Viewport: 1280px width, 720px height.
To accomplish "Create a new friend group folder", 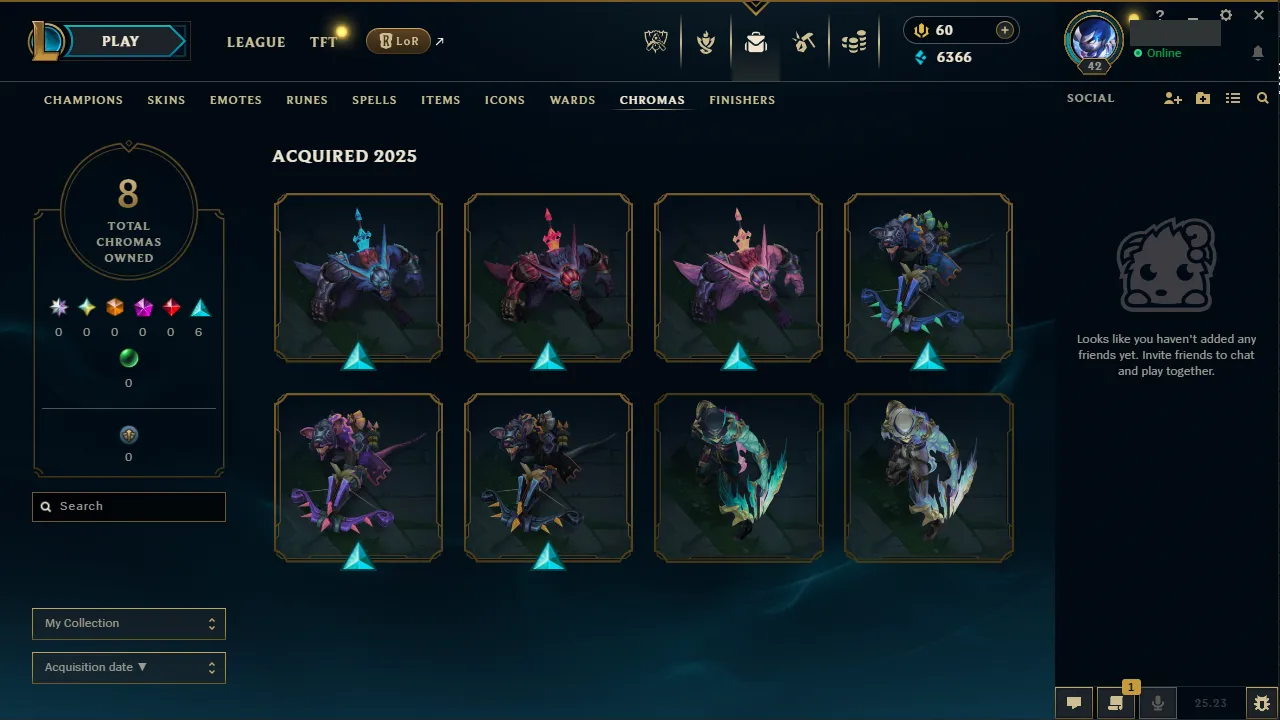I will pos(1202,98).
